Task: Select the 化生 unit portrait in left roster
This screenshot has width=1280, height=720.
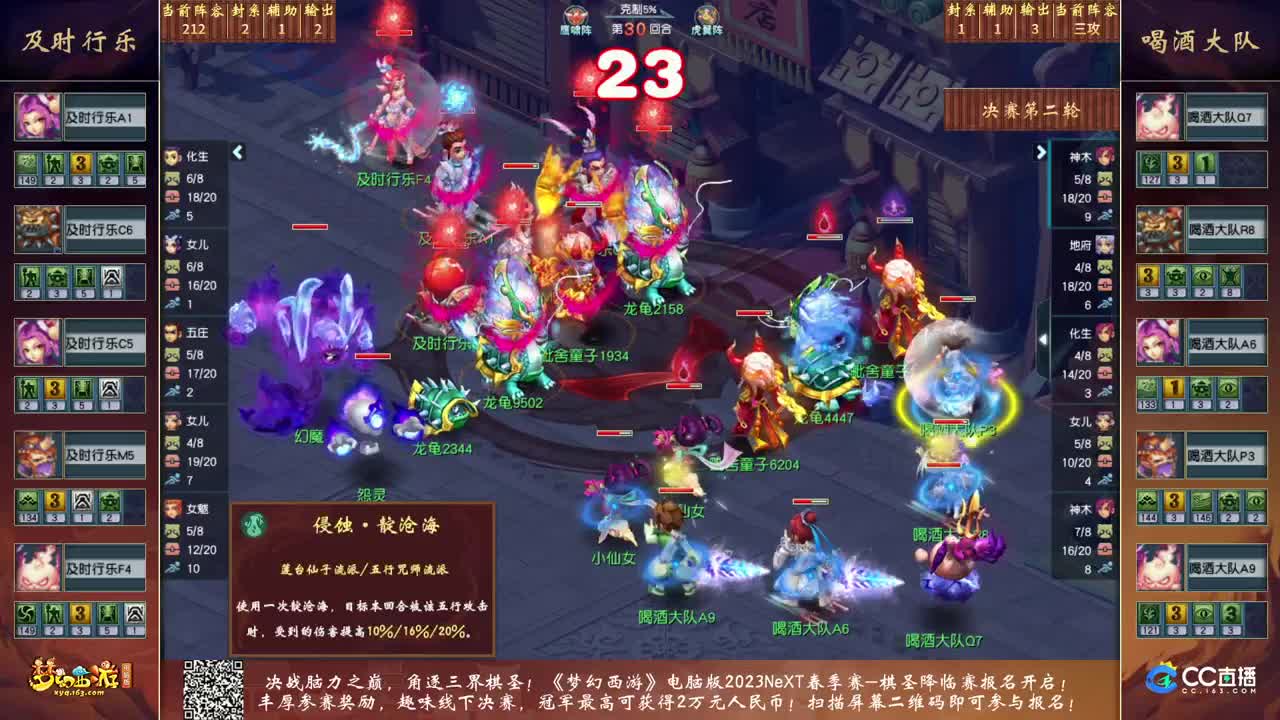Action: 170,156
